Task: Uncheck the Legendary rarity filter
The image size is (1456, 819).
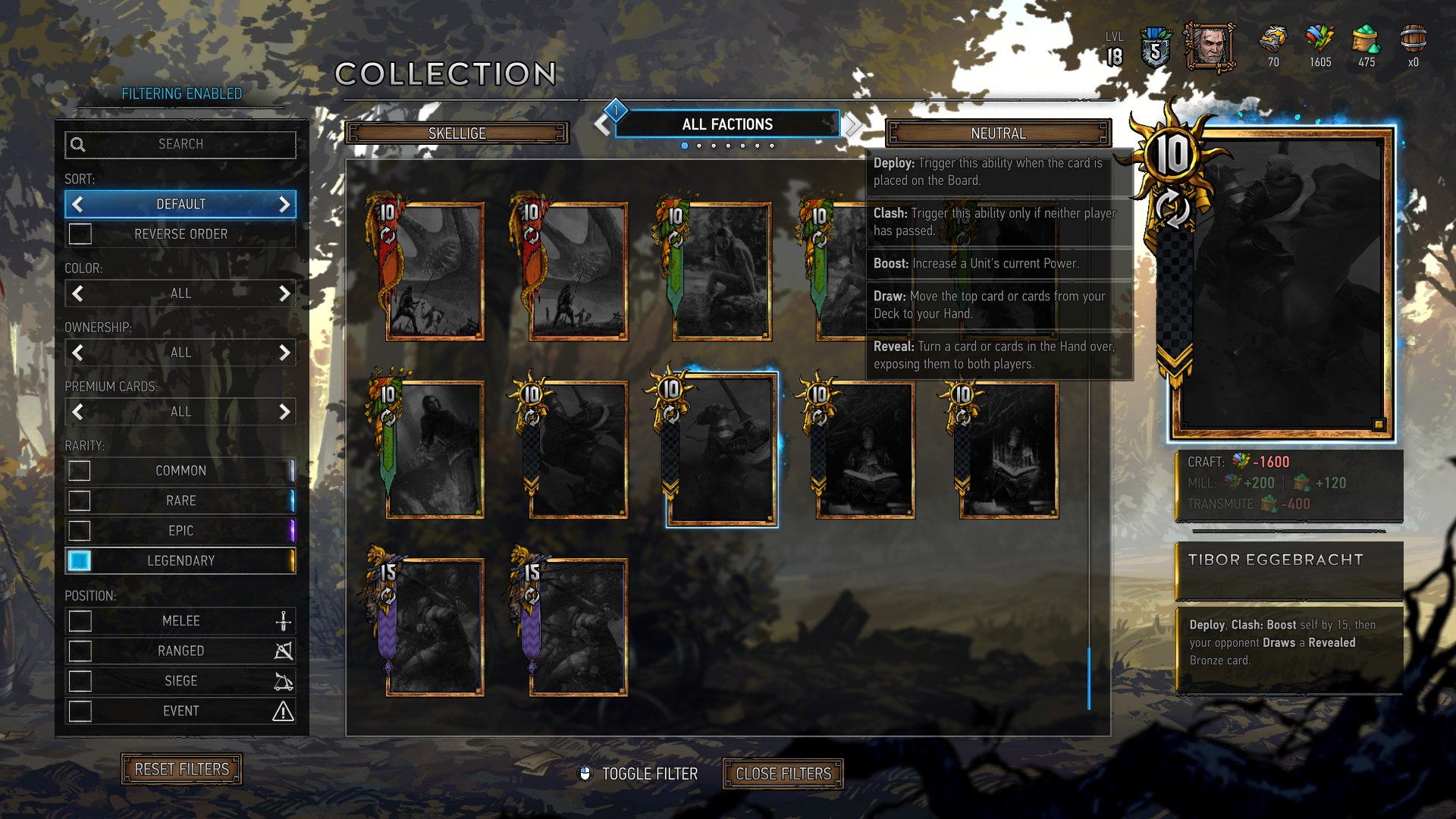Action: [80, 560]
